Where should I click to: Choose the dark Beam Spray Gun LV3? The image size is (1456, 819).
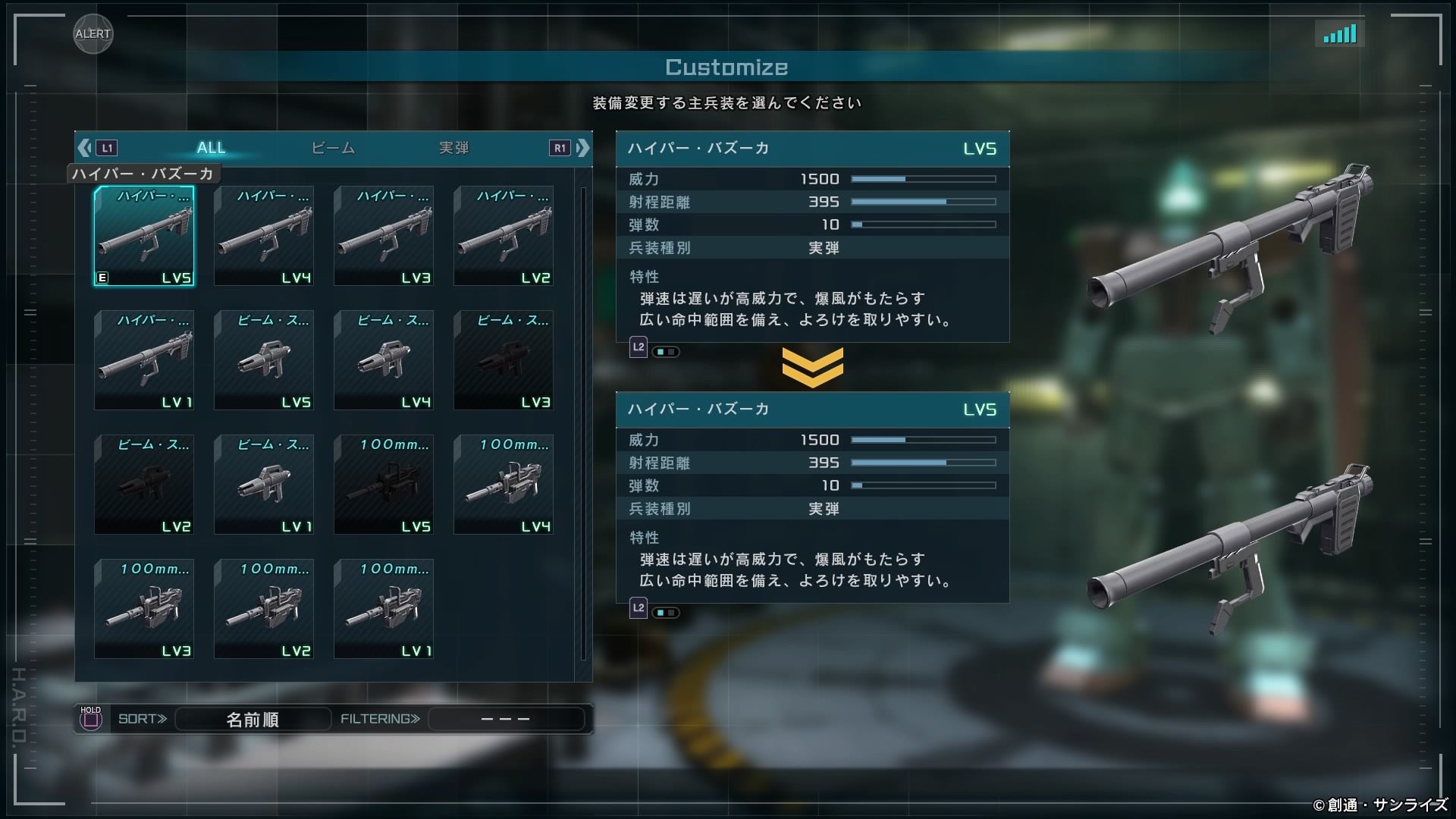click(504, 360)
